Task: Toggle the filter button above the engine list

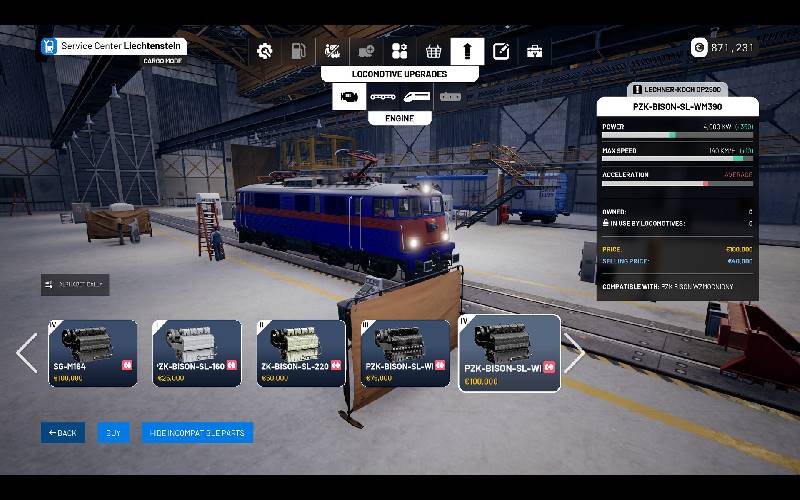Action: point(75,285)
